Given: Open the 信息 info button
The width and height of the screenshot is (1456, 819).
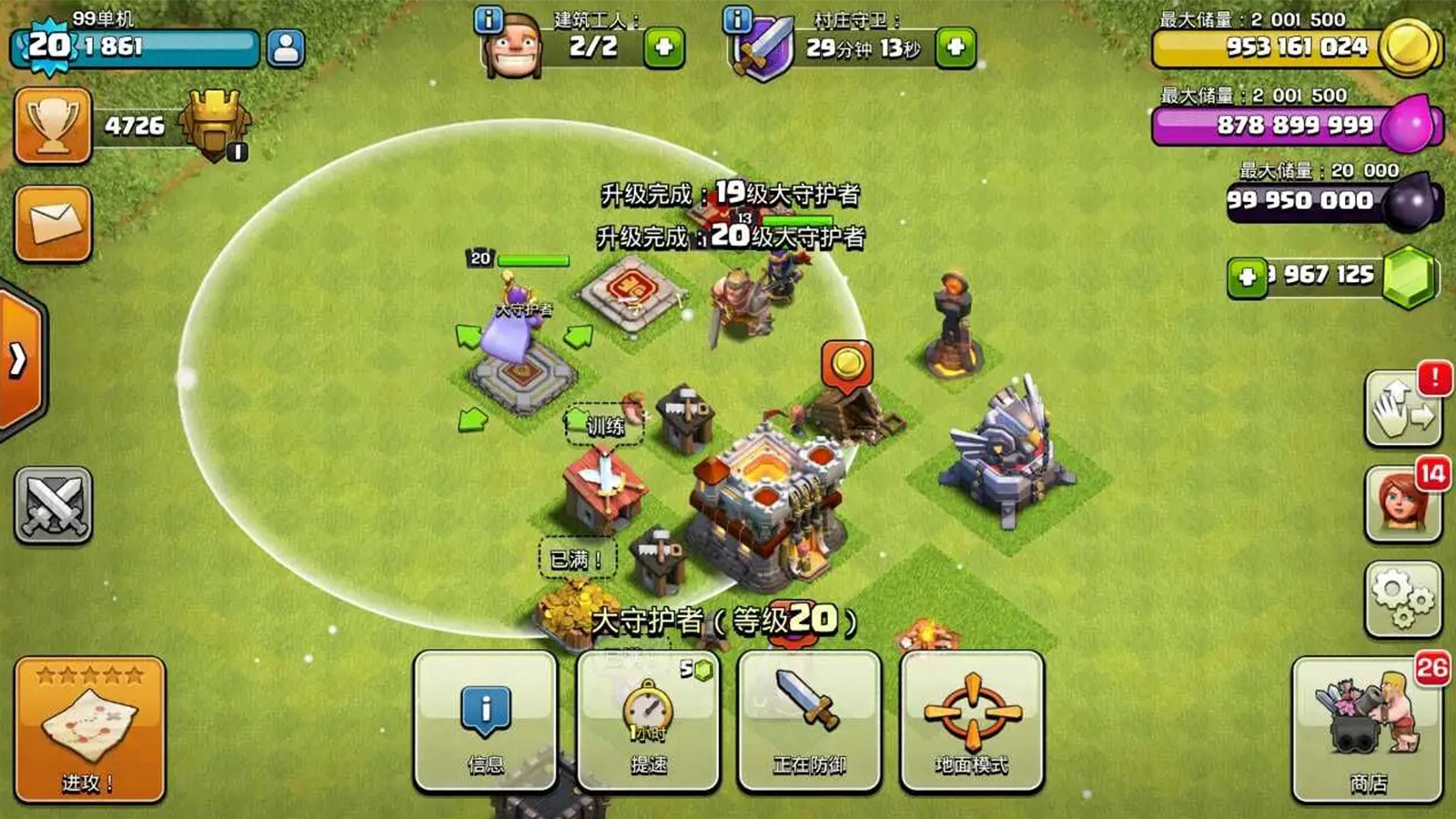Looking at the screenshot, I should (x=485, y=721).
